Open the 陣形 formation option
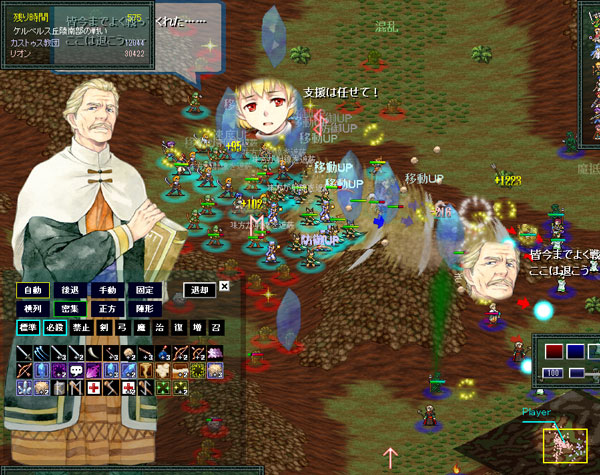 [143, 309]
